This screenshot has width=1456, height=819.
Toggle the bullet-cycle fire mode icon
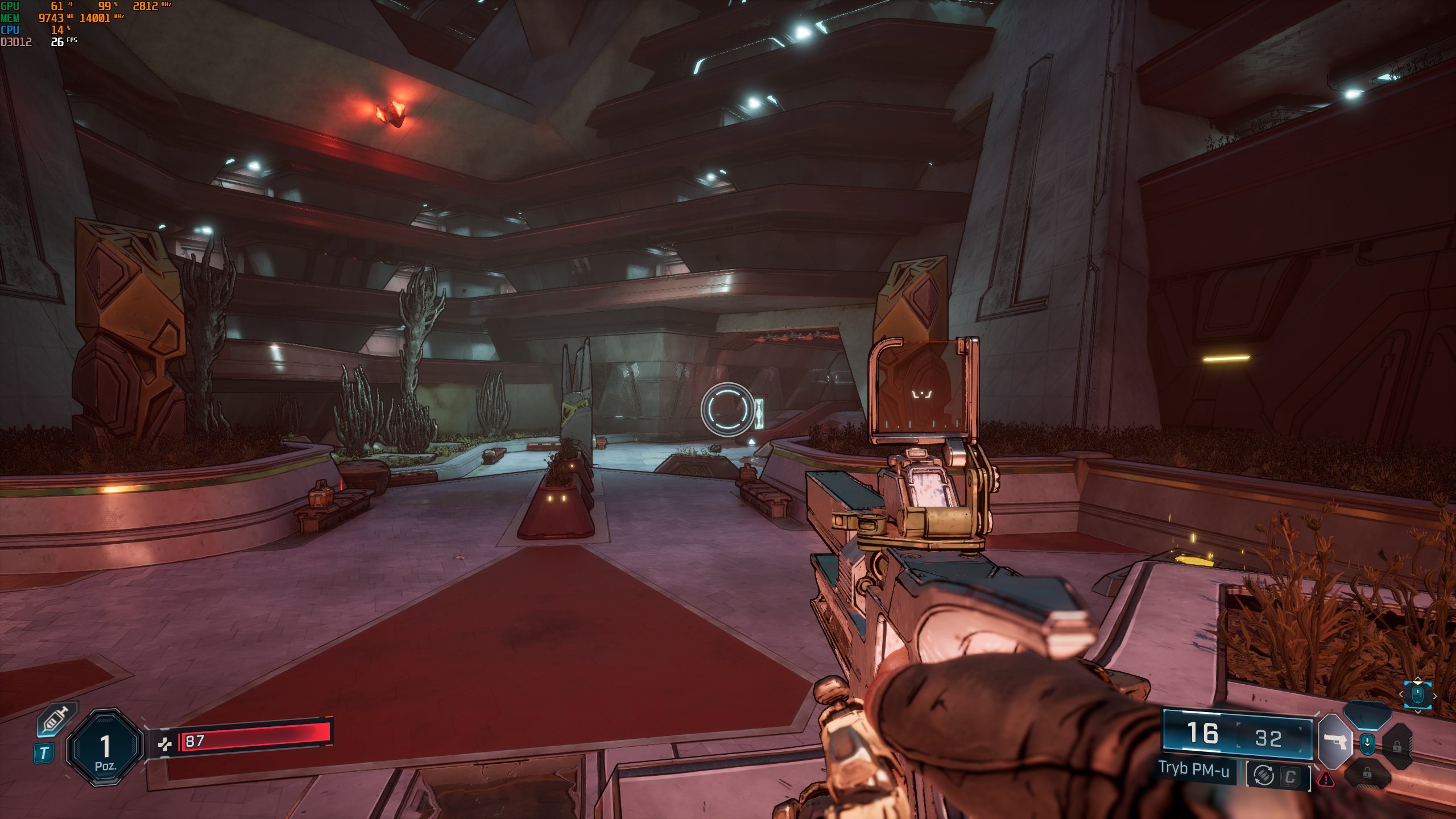pyautogui.click(x=1263, y=775)
